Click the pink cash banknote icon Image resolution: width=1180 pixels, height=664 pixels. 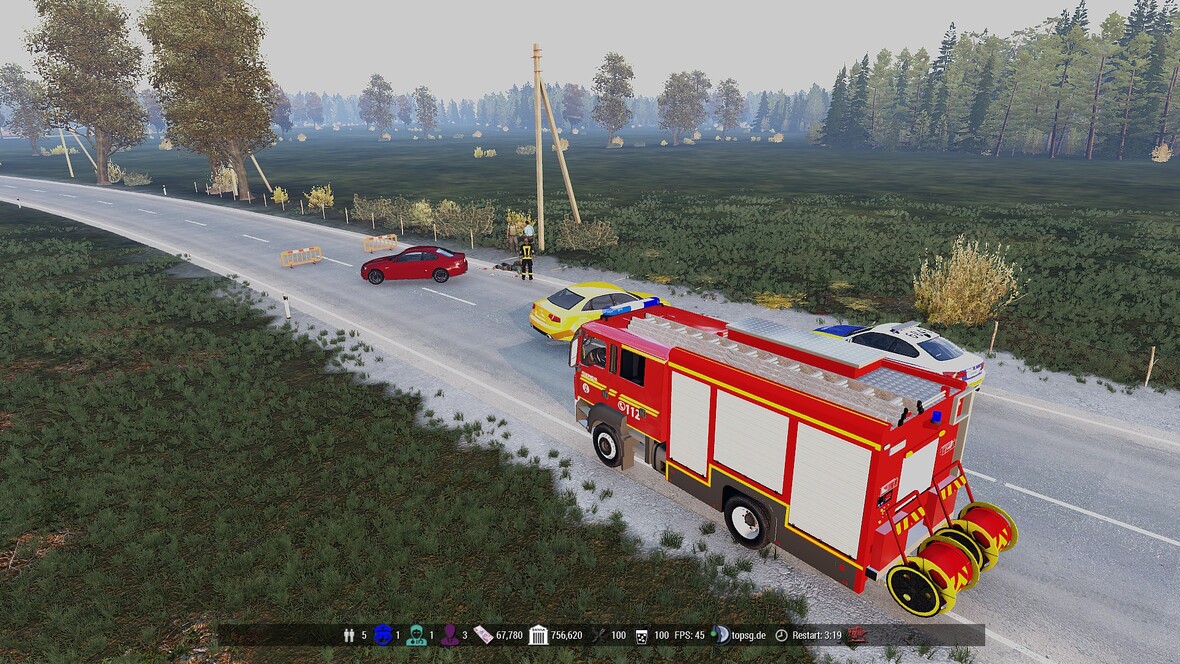pos(483,635)
